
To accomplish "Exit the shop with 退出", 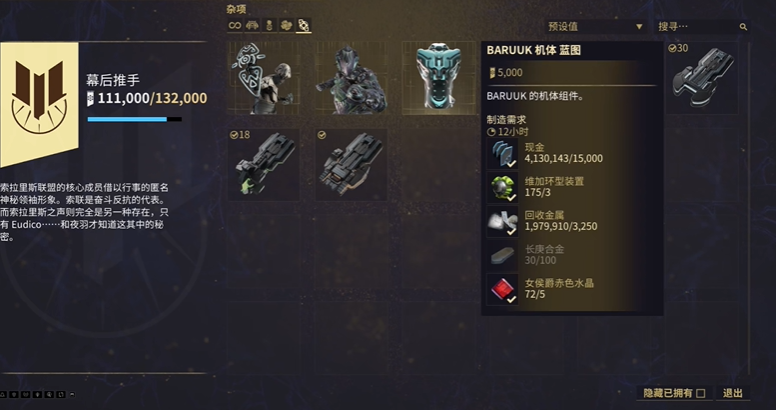I will 733,393.
